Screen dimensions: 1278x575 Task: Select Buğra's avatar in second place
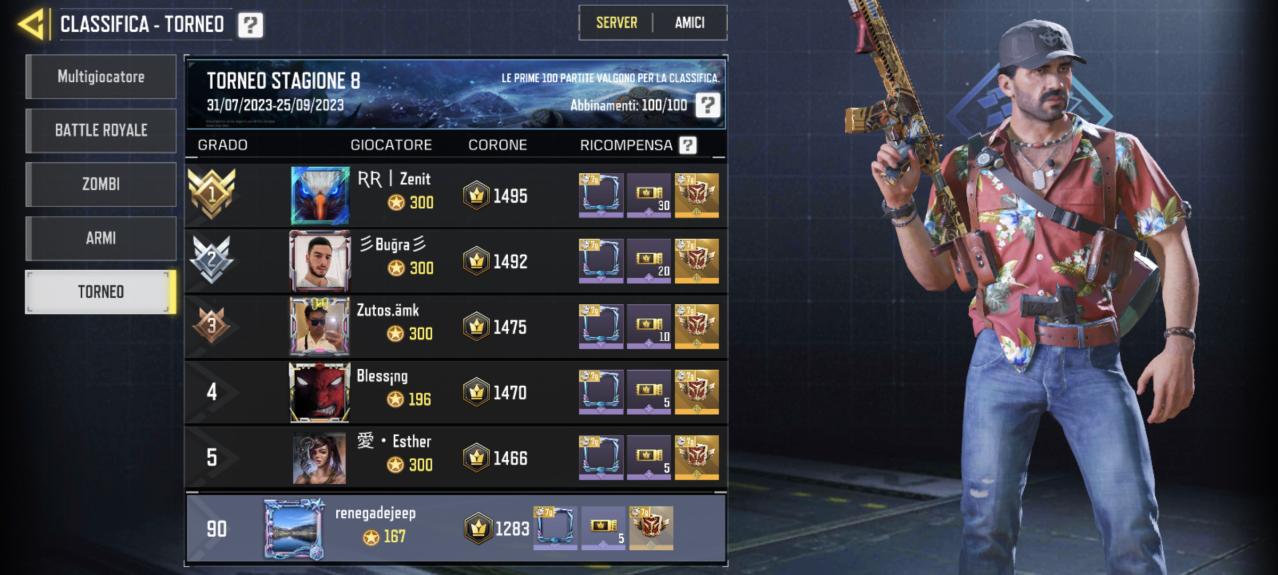[x=319, y=261]
